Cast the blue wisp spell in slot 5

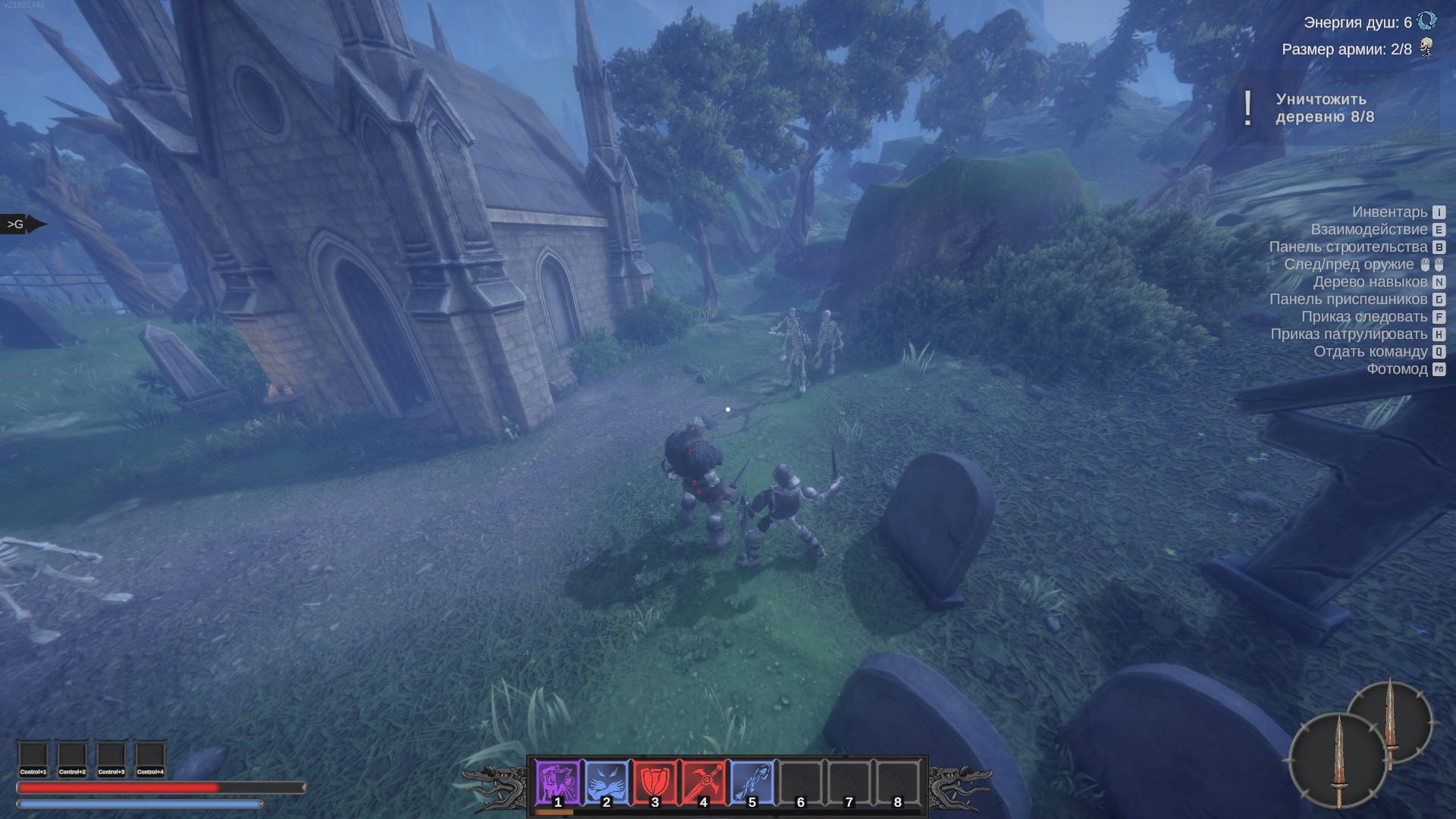pos(752,783)
